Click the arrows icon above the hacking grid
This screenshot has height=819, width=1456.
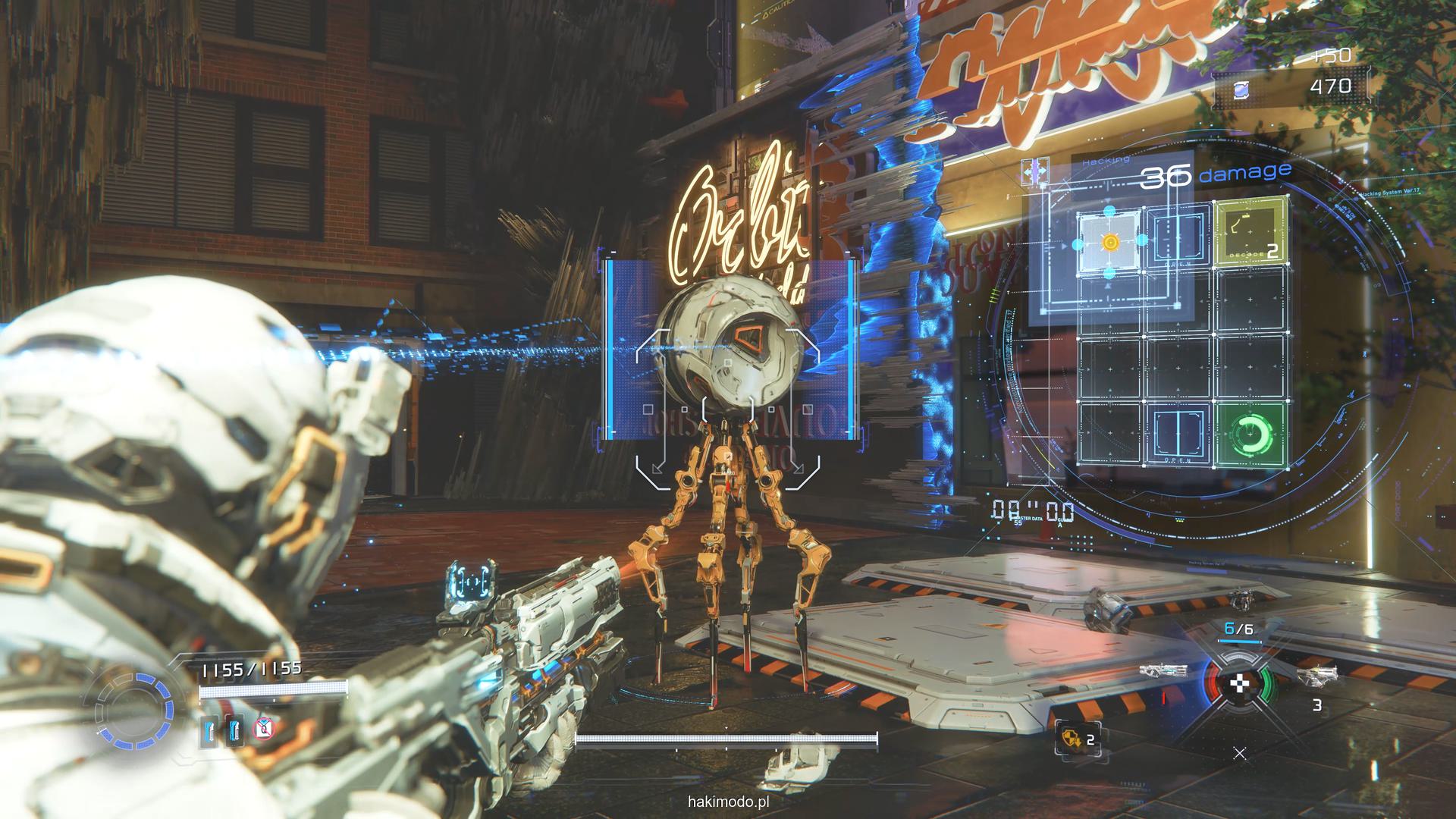(x=1035, y=171)
